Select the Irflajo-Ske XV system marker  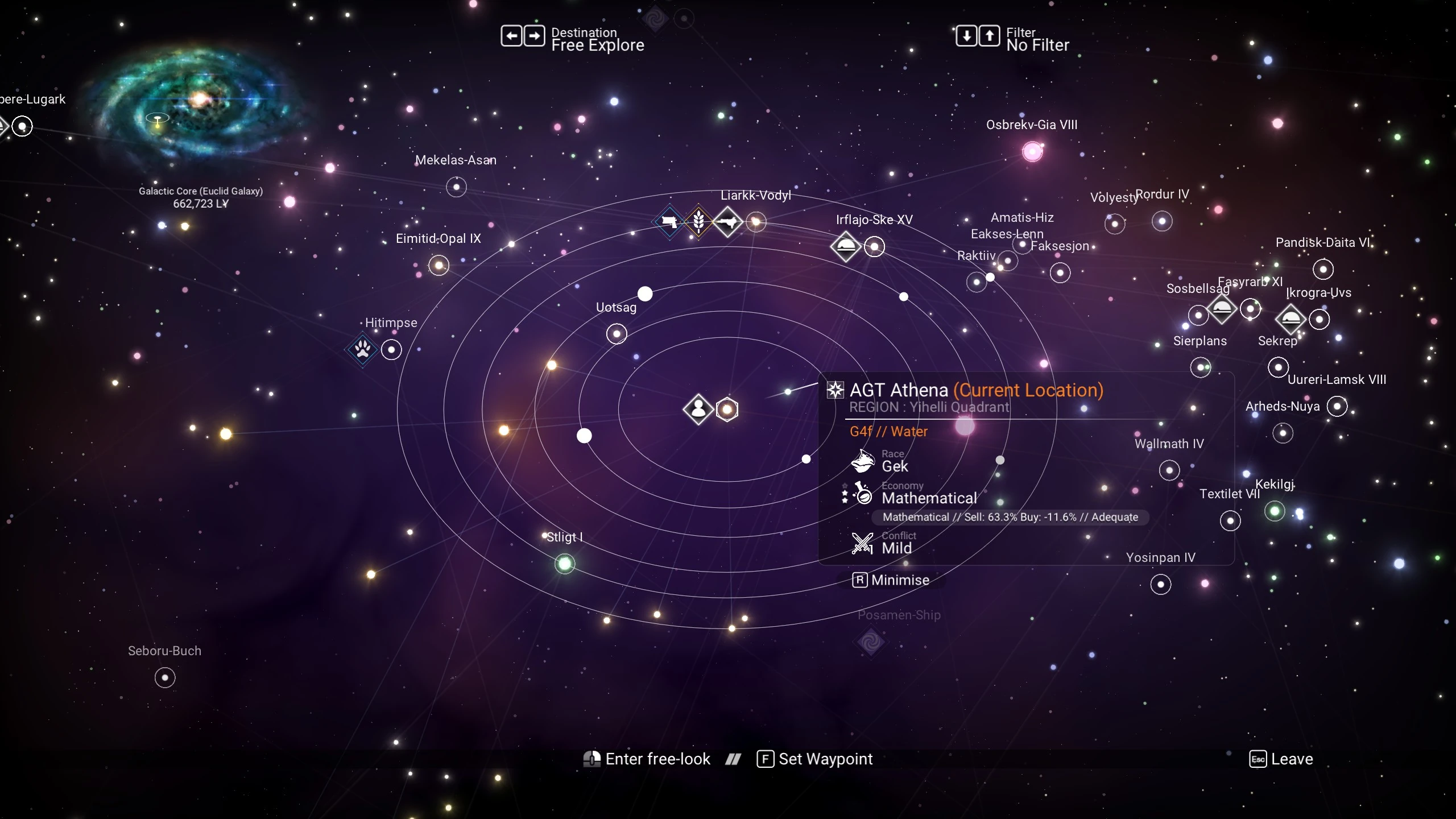(x=874, y=247)
